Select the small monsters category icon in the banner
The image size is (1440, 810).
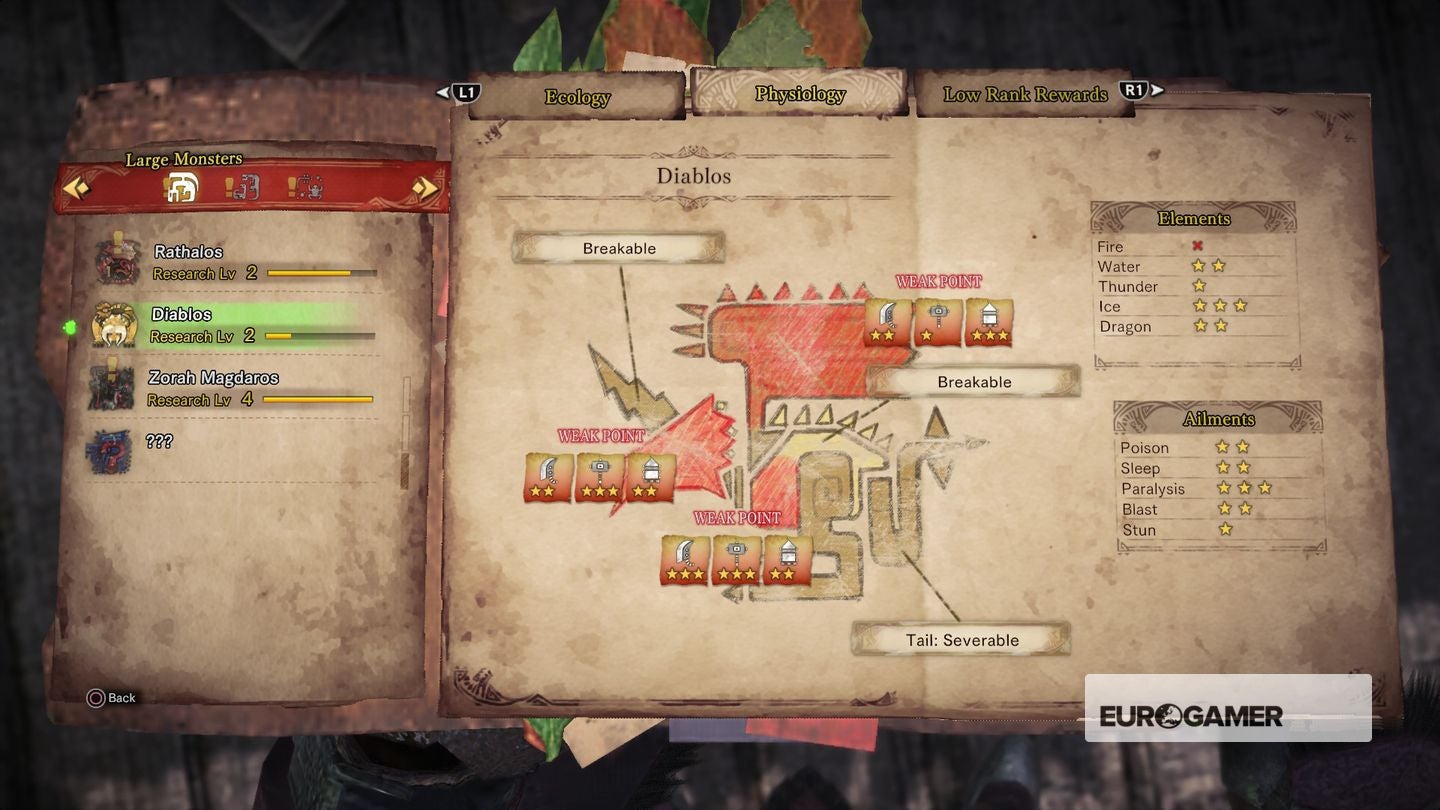243,188
